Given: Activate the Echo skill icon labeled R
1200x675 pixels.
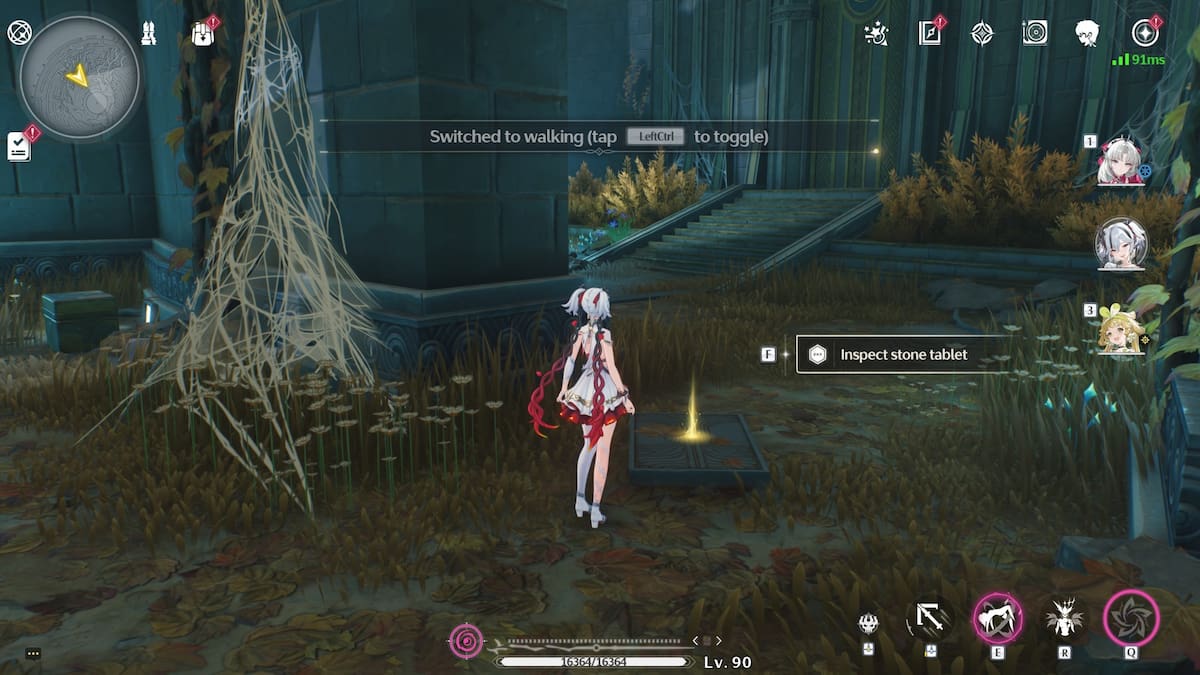Looking at the screenshot, I should (1064, 619).
